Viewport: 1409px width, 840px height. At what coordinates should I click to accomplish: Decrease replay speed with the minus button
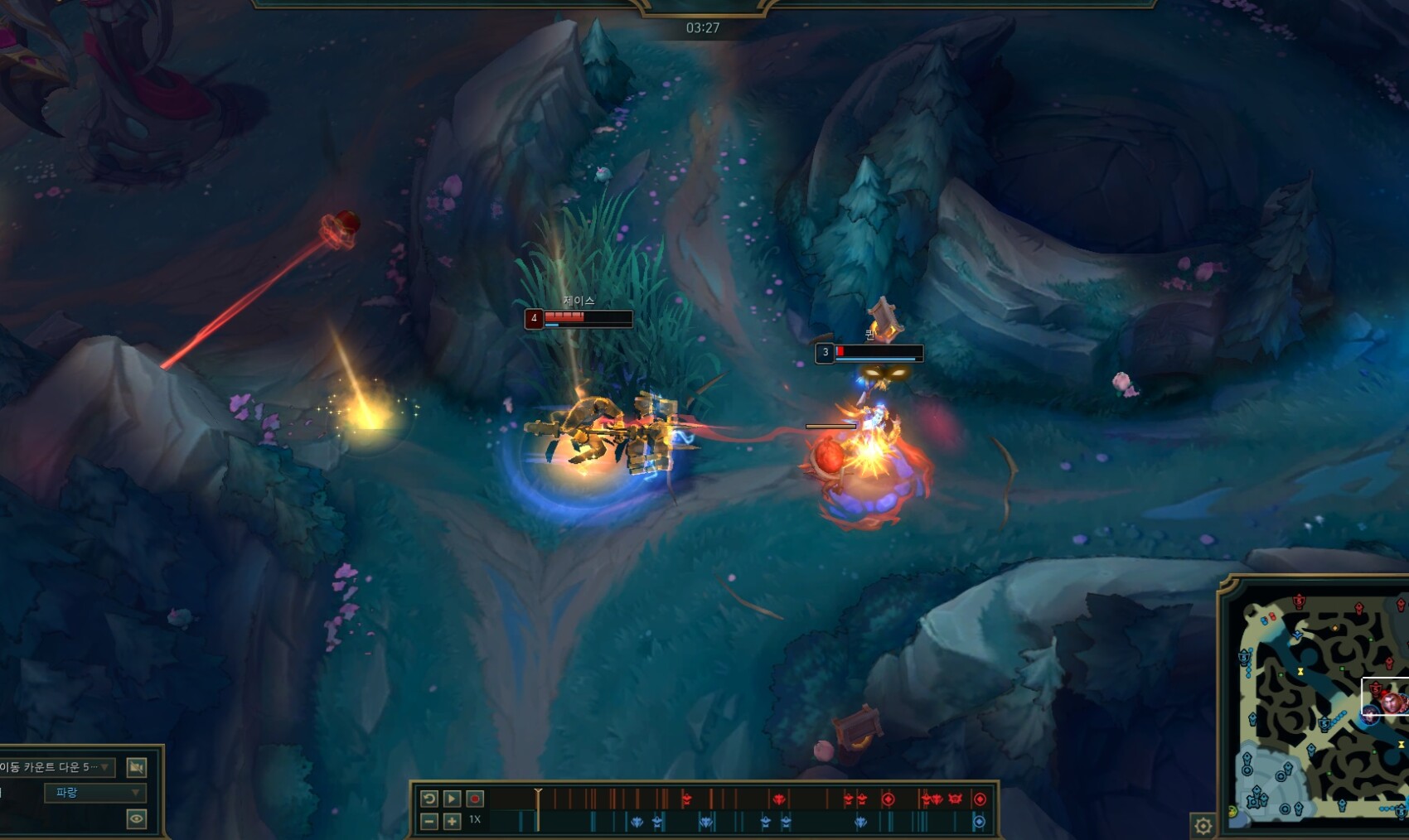pyautogui.click(x=429, y=821)
